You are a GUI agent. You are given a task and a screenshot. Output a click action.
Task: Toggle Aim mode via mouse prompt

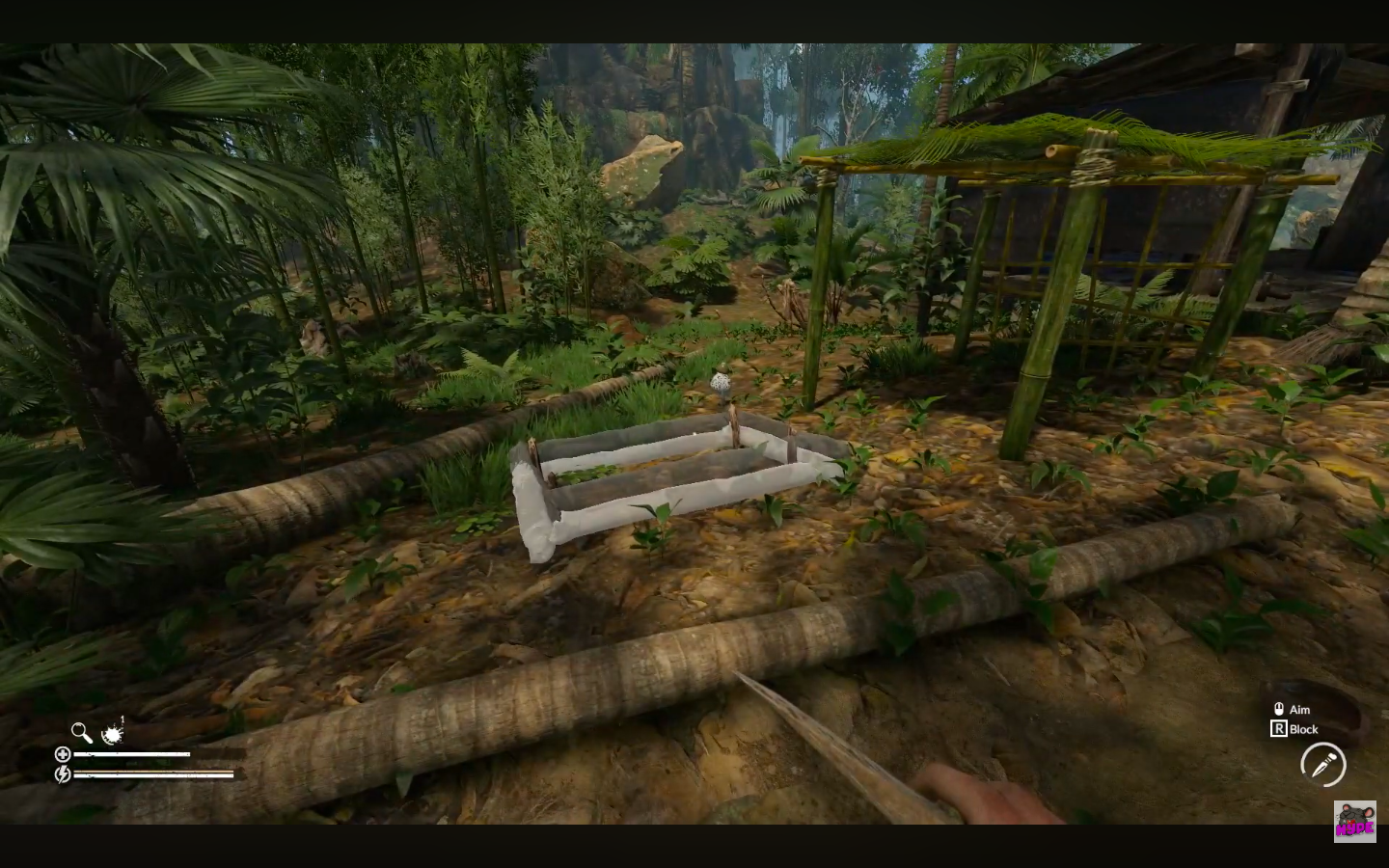1280,709
